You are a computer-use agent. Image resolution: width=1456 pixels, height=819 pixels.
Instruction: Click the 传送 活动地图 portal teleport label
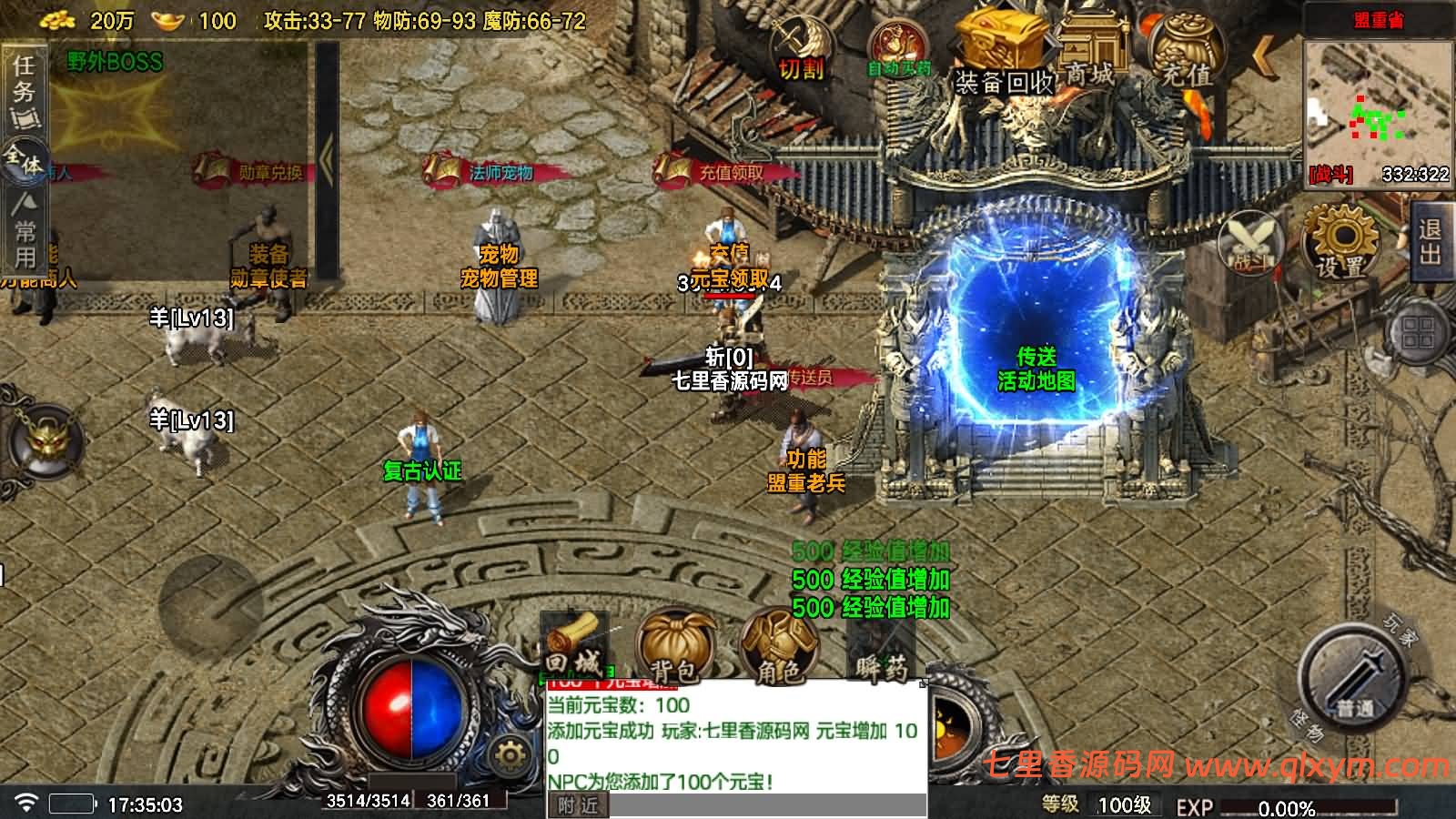pos(1037,371)
